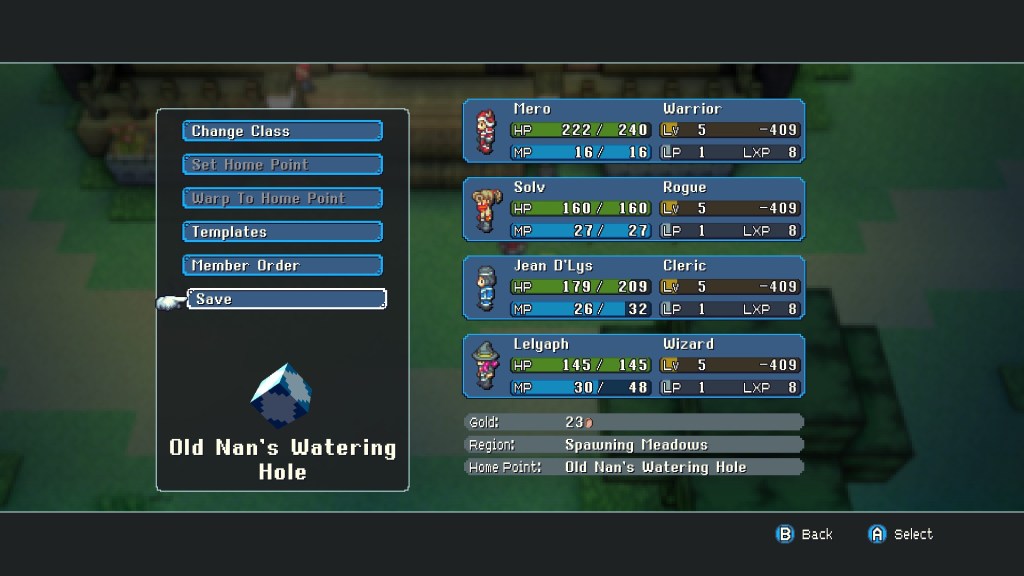Screen dimensions: 1024x576
Task: Choose the Set Home Point option
Action: click(282, 165)
